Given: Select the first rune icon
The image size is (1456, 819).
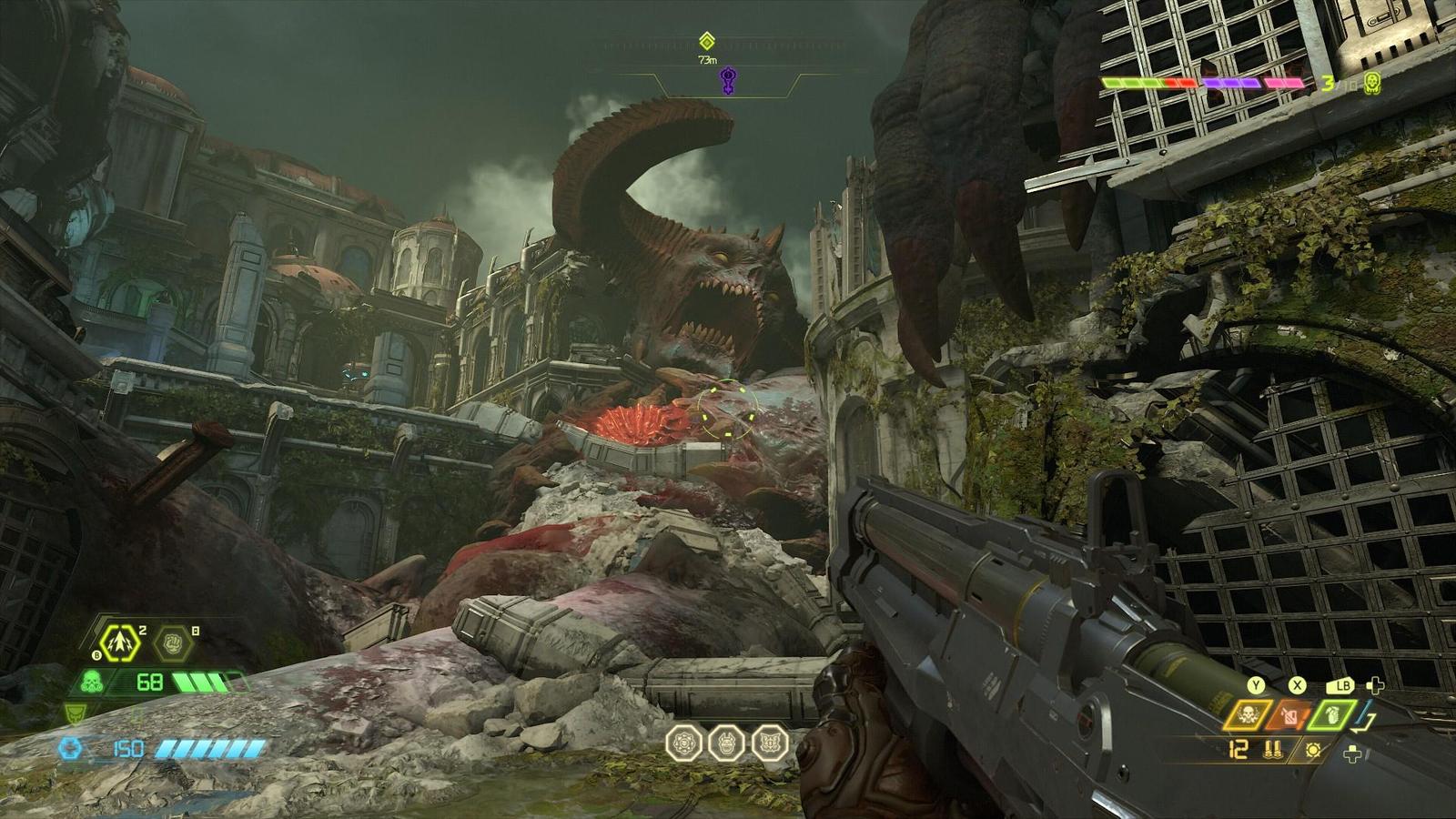Looking at the screenshot, I should pyautogui.click(x=682, y=743).
